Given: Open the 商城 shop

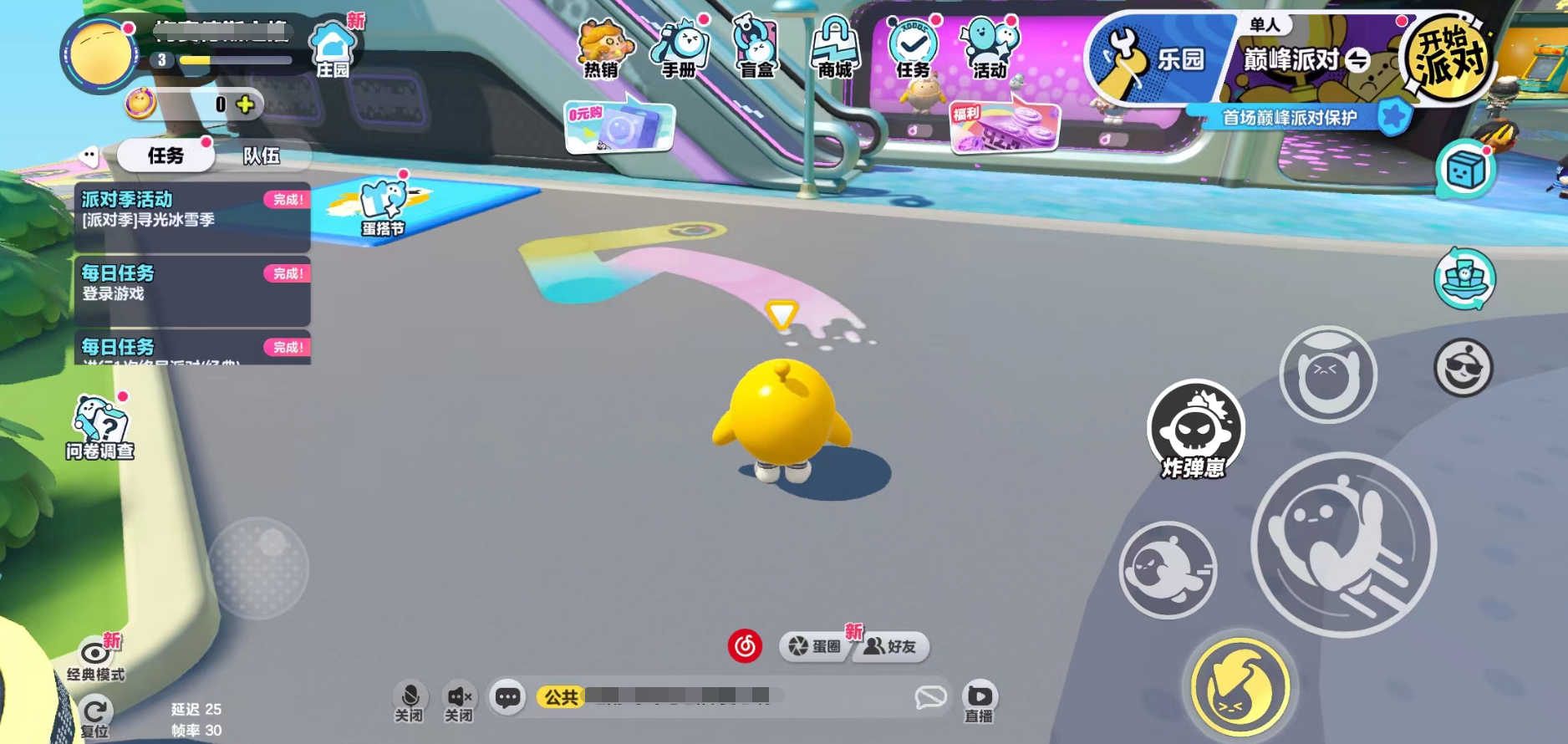Looking at the screenshot, I should [x=834, y=48].
